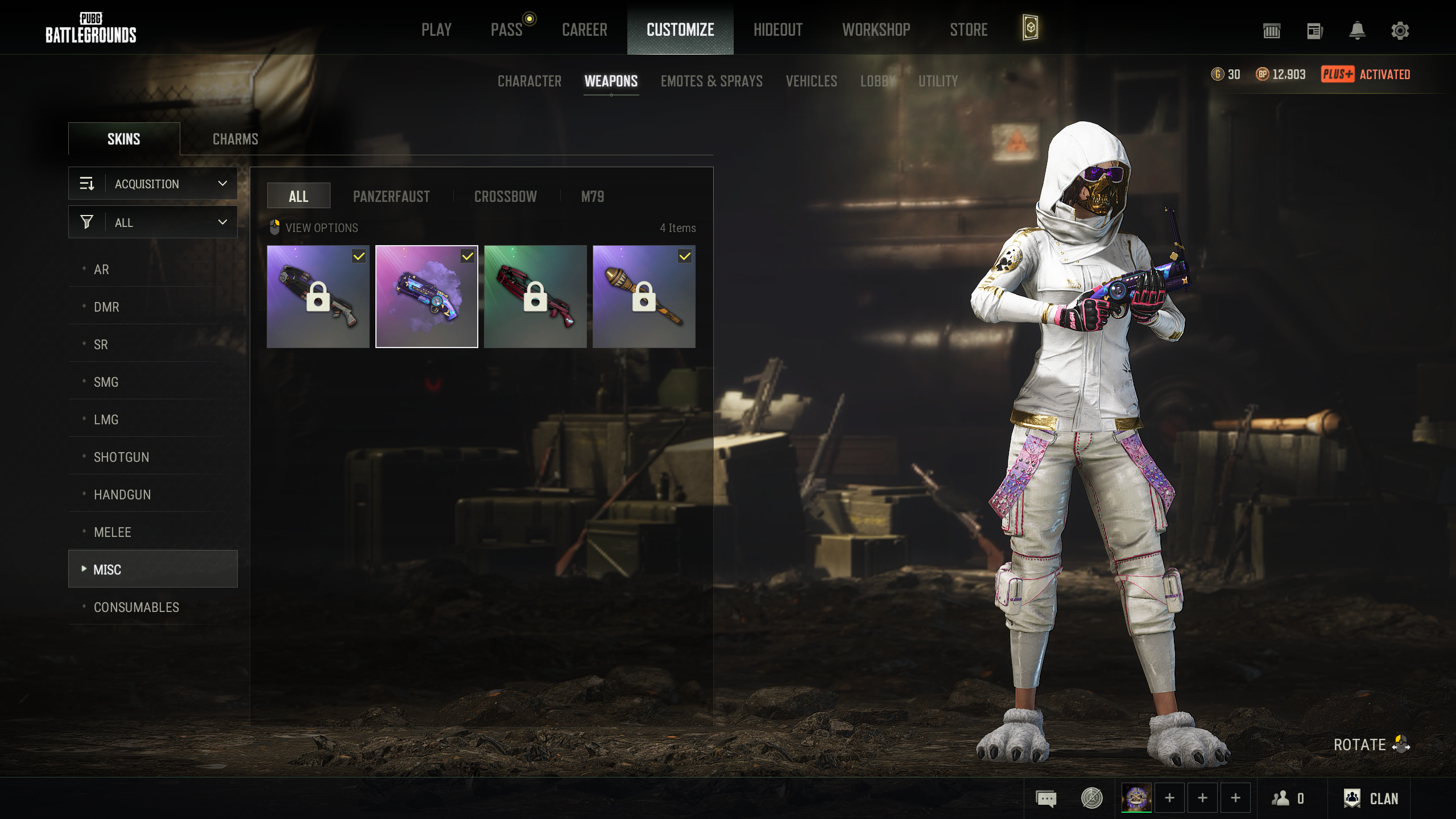
Task: Filter skins by Crossbow
Action: coord(505,197)
